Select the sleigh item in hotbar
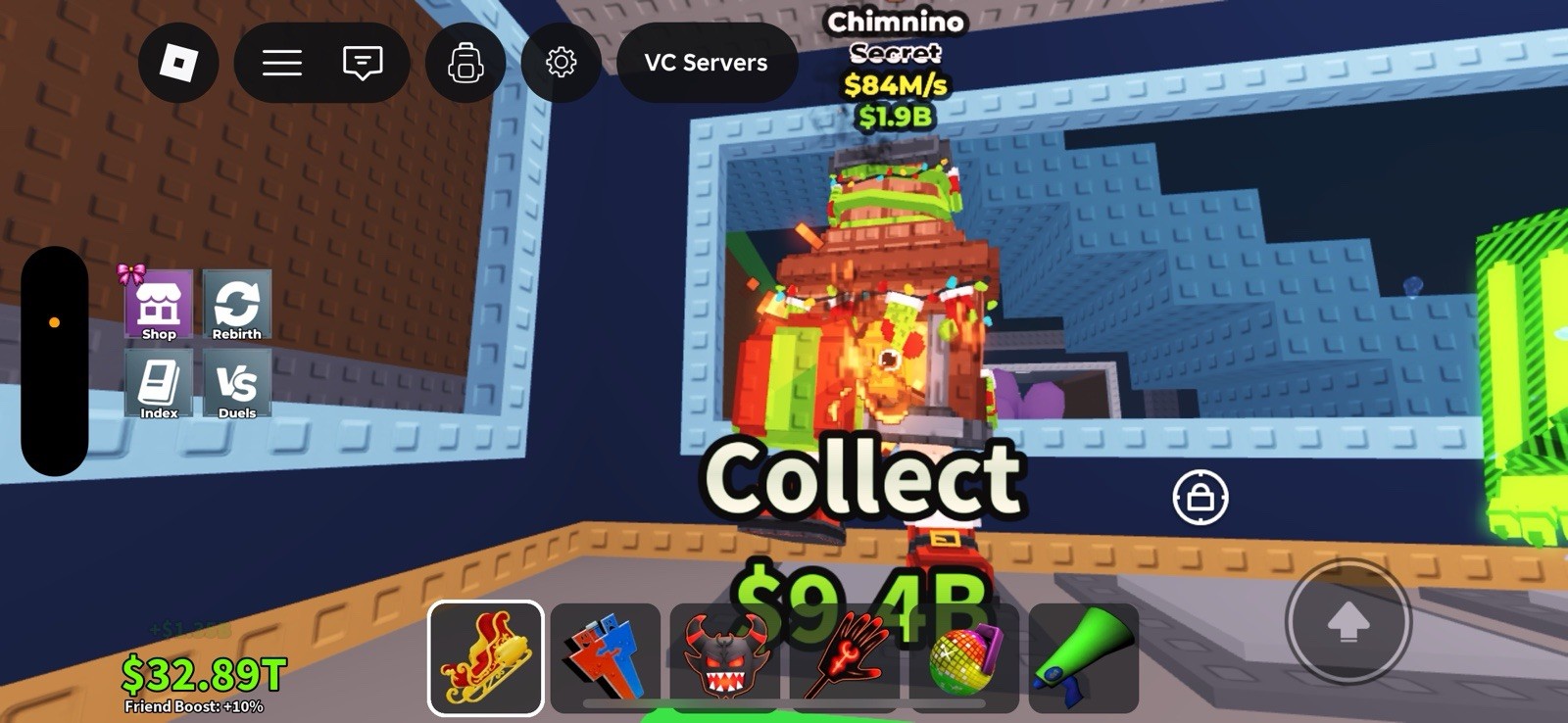The height and width of the screenshot is (723, 1568). pyautogui.click(x=485, y=657)
